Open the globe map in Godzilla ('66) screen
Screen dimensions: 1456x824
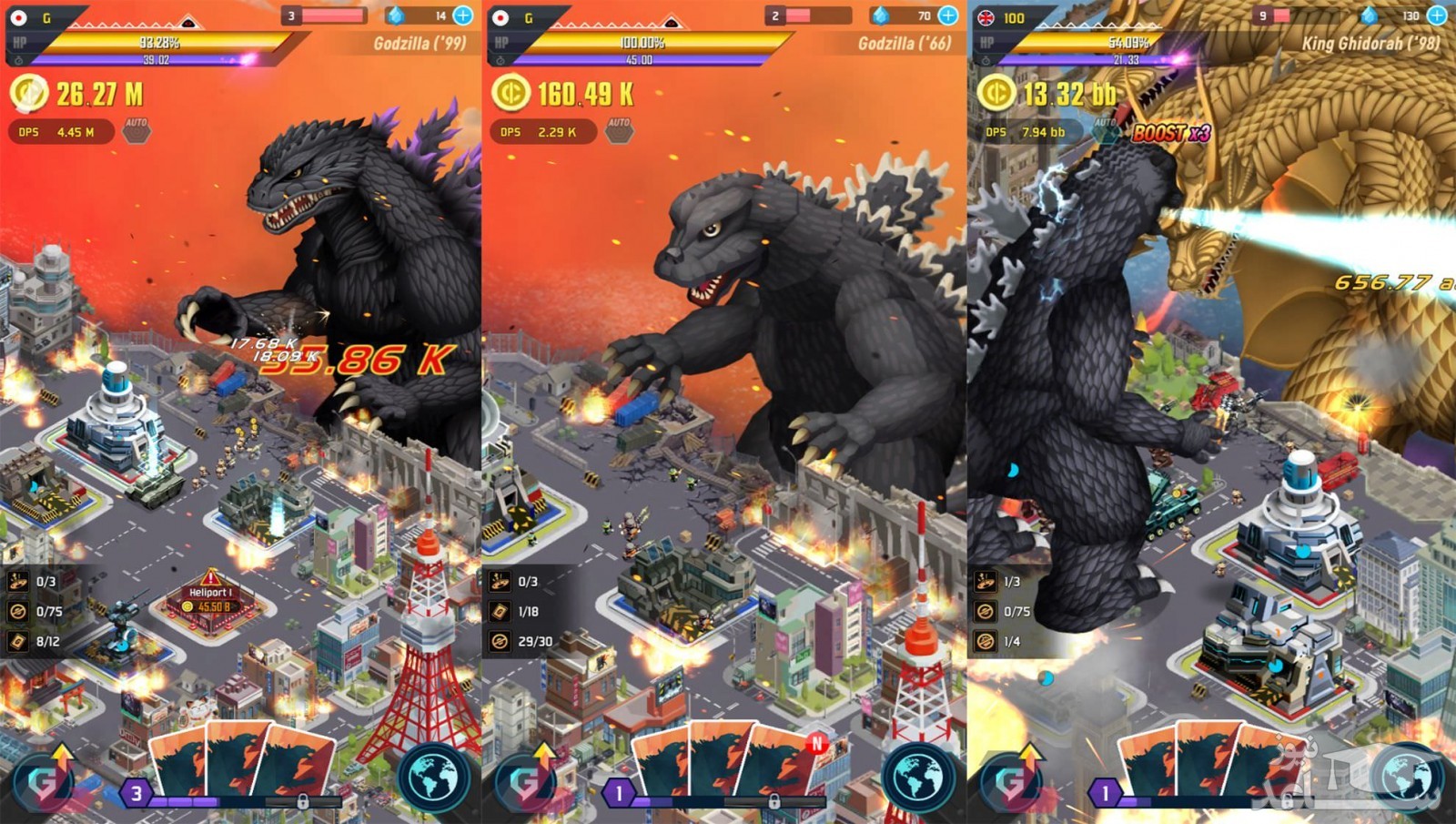tap(919, 777)
